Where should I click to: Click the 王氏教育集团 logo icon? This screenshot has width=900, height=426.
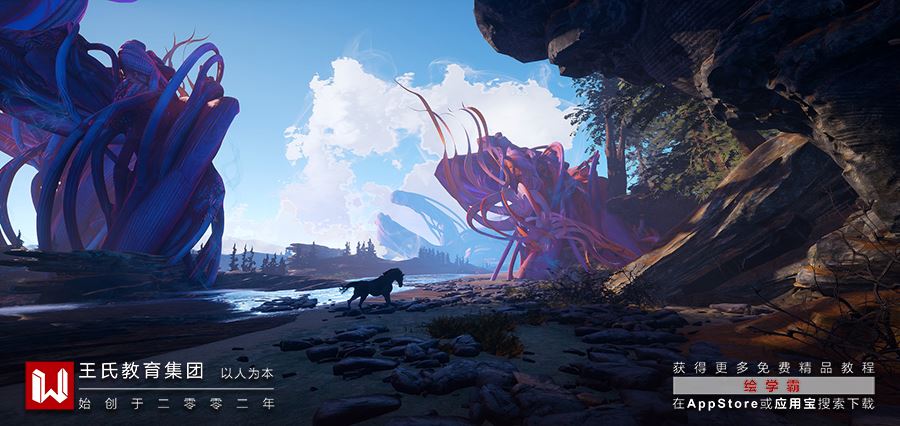pos(47,386)
